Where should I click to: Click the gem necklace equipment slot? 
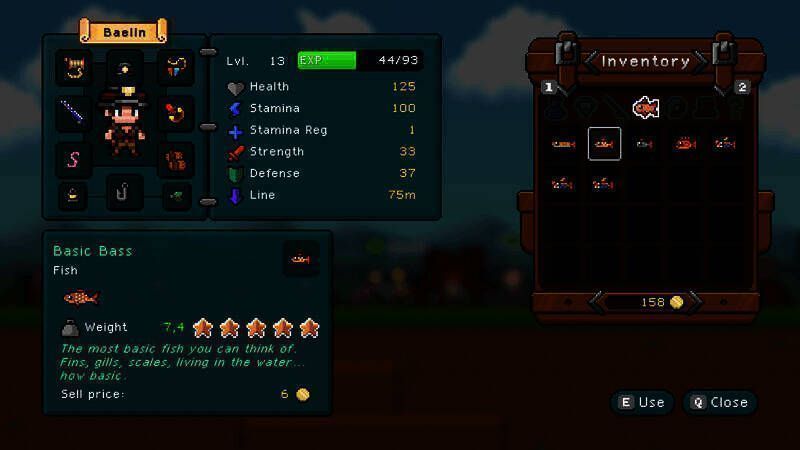[178, 68]
